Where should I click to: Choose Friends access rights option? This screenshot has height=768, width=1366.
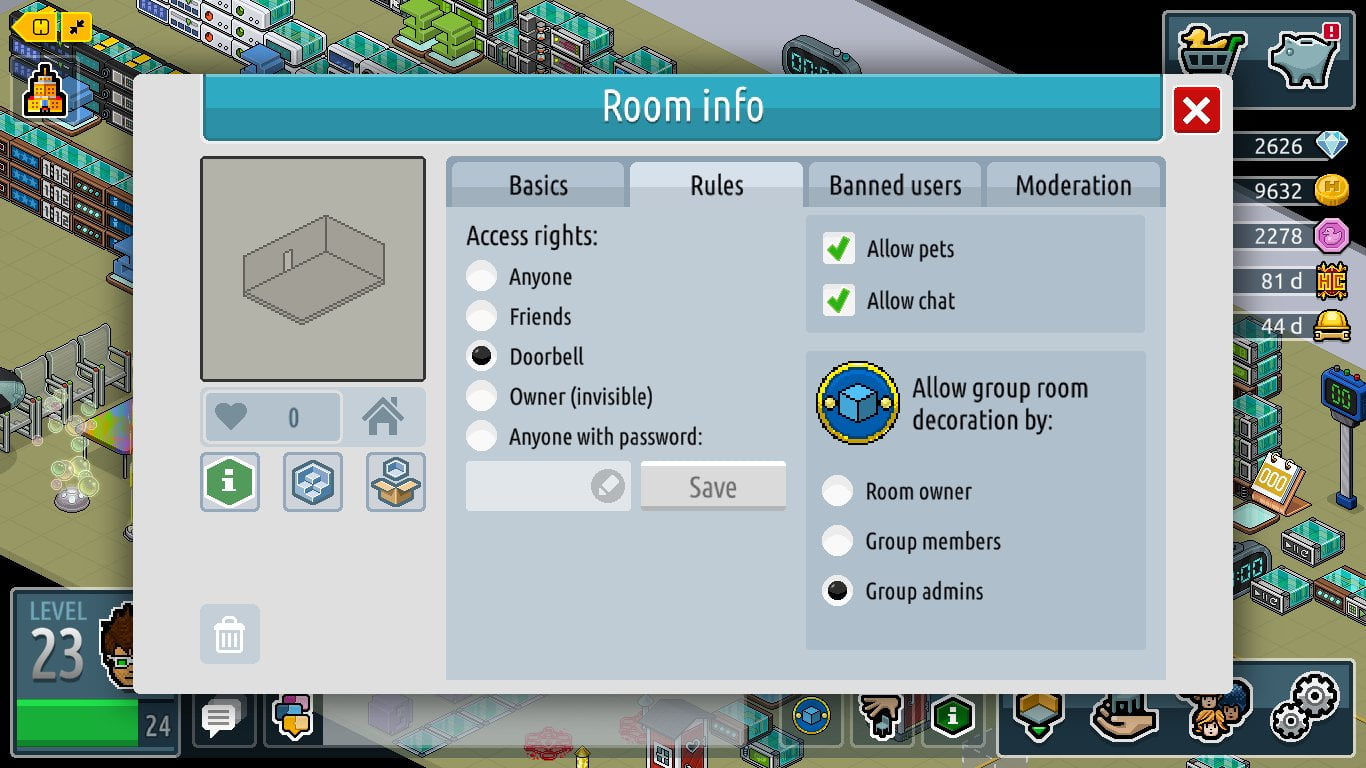[482, 317]
